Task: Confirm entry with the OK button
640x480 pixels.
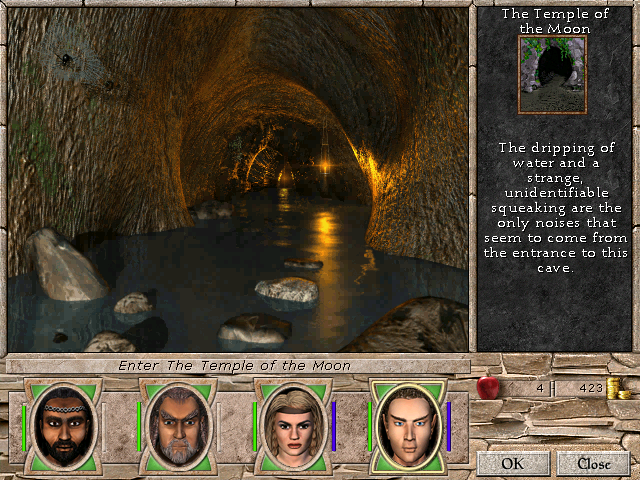Action: click(x=512, y=463)
